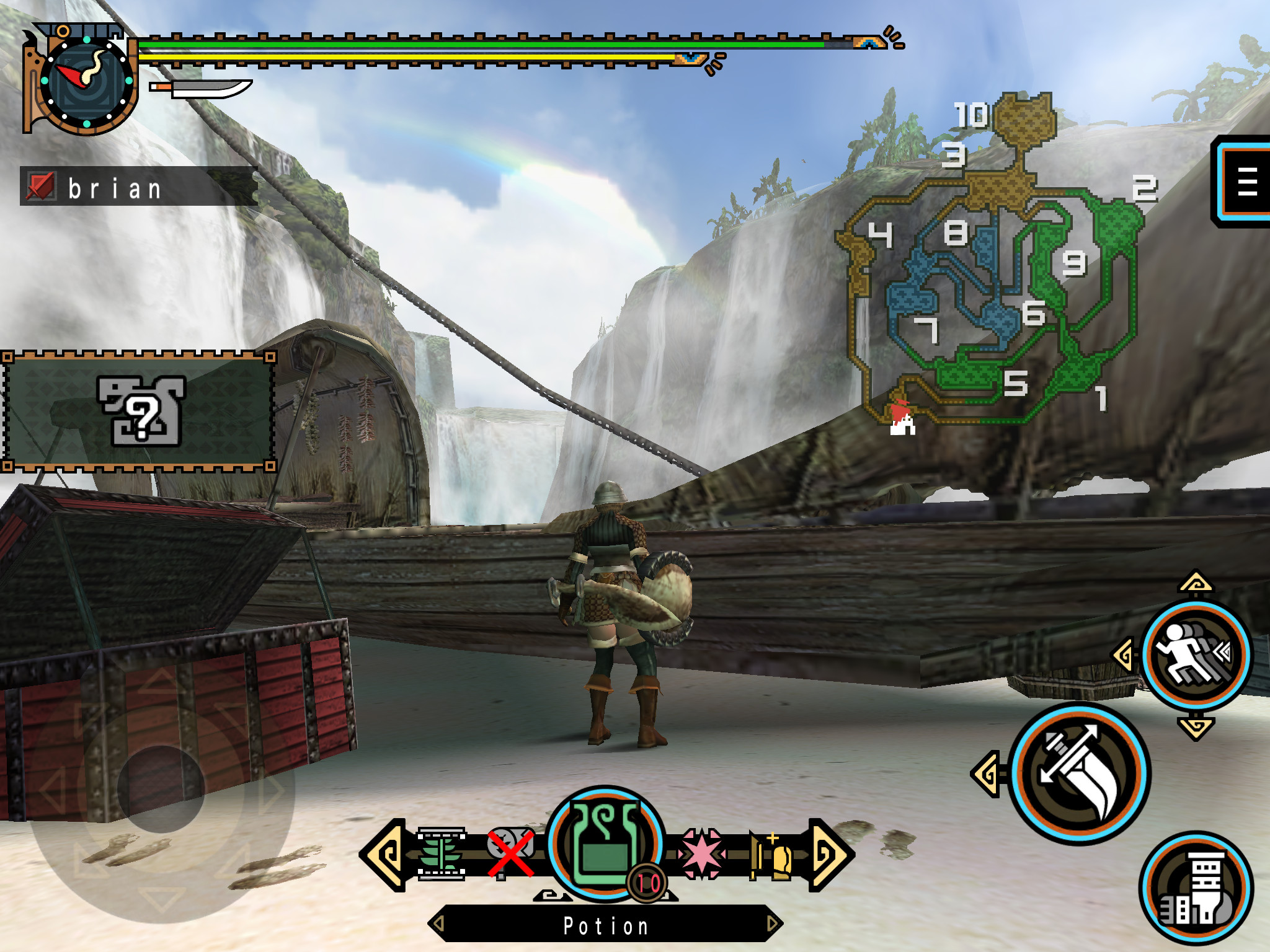Tap the up arrow above dash button
1270x952 pixels.
(x=1196, y=583)
